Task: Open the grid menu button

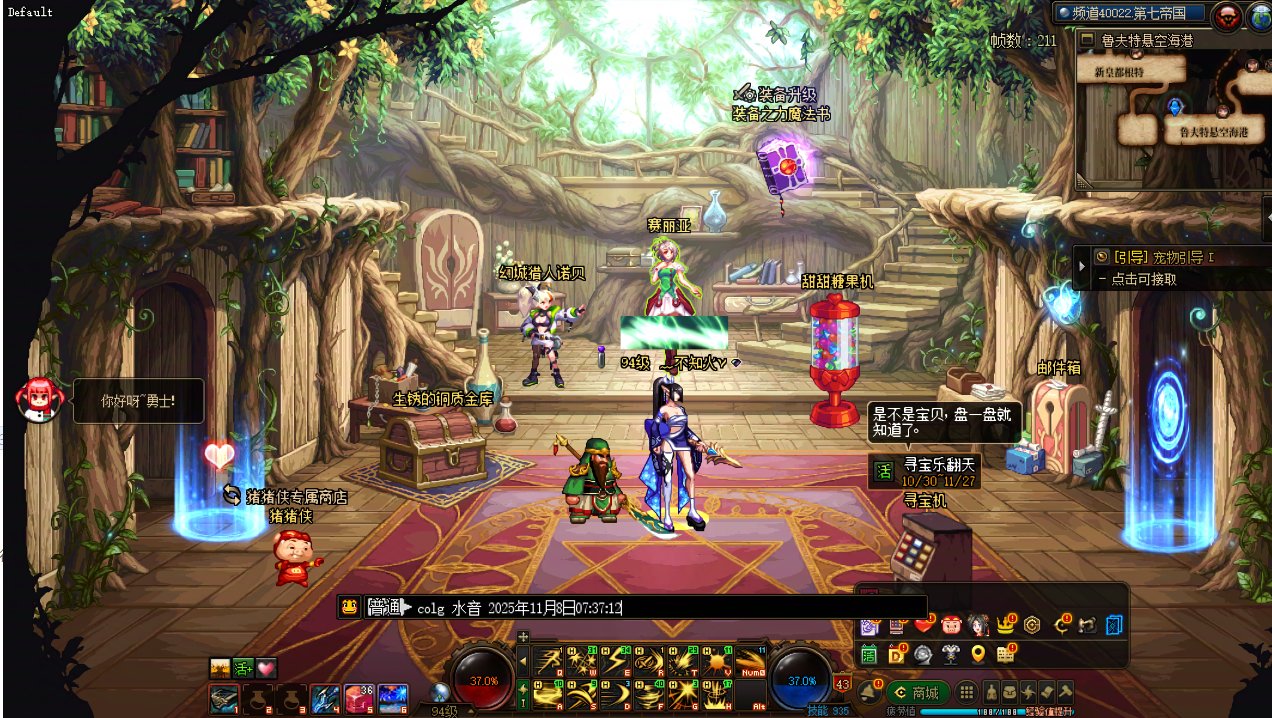Action: (x=966, y=692)
